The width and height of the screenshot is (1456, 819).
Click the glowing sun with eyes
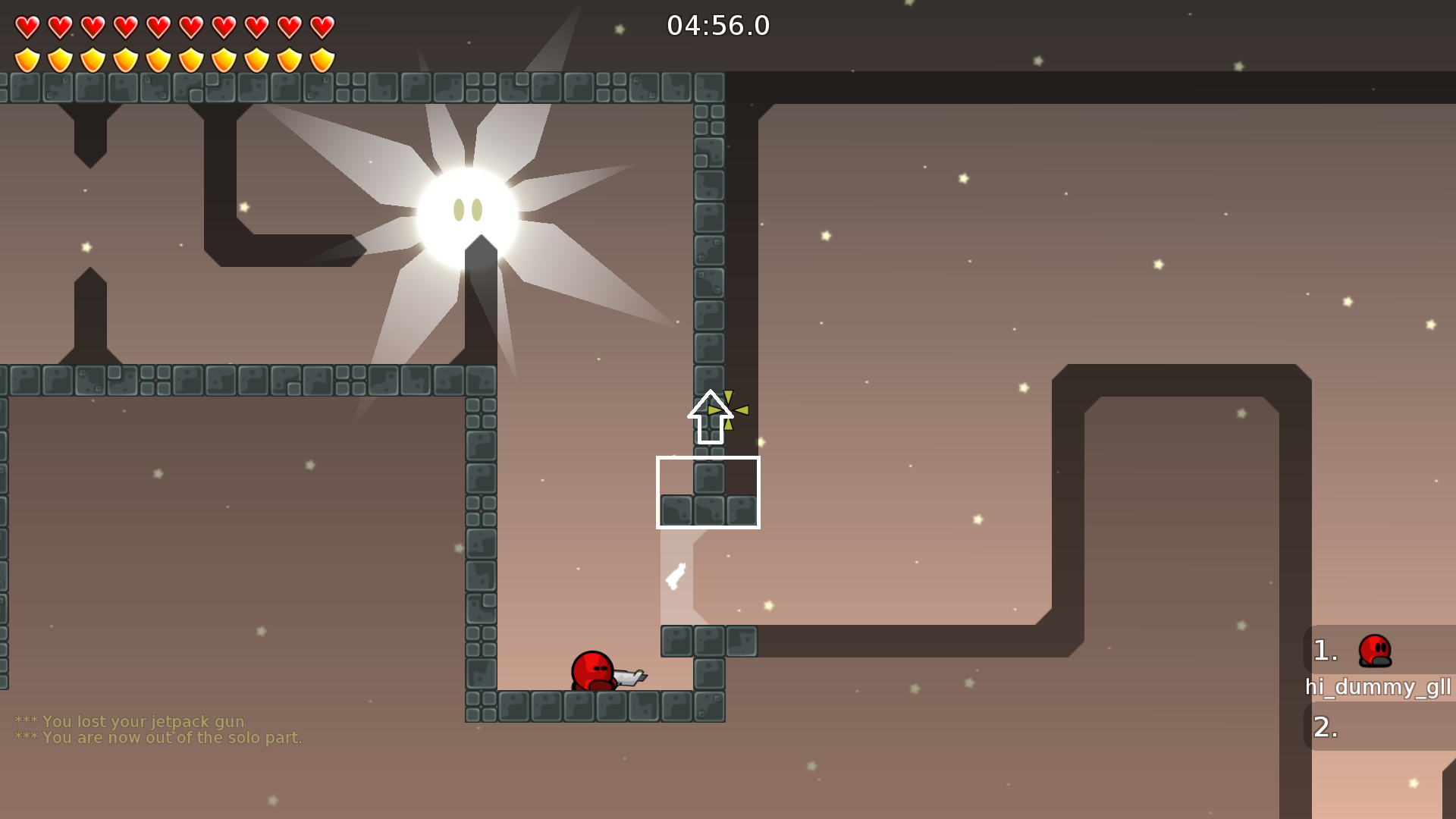click(x=466, y=209)
